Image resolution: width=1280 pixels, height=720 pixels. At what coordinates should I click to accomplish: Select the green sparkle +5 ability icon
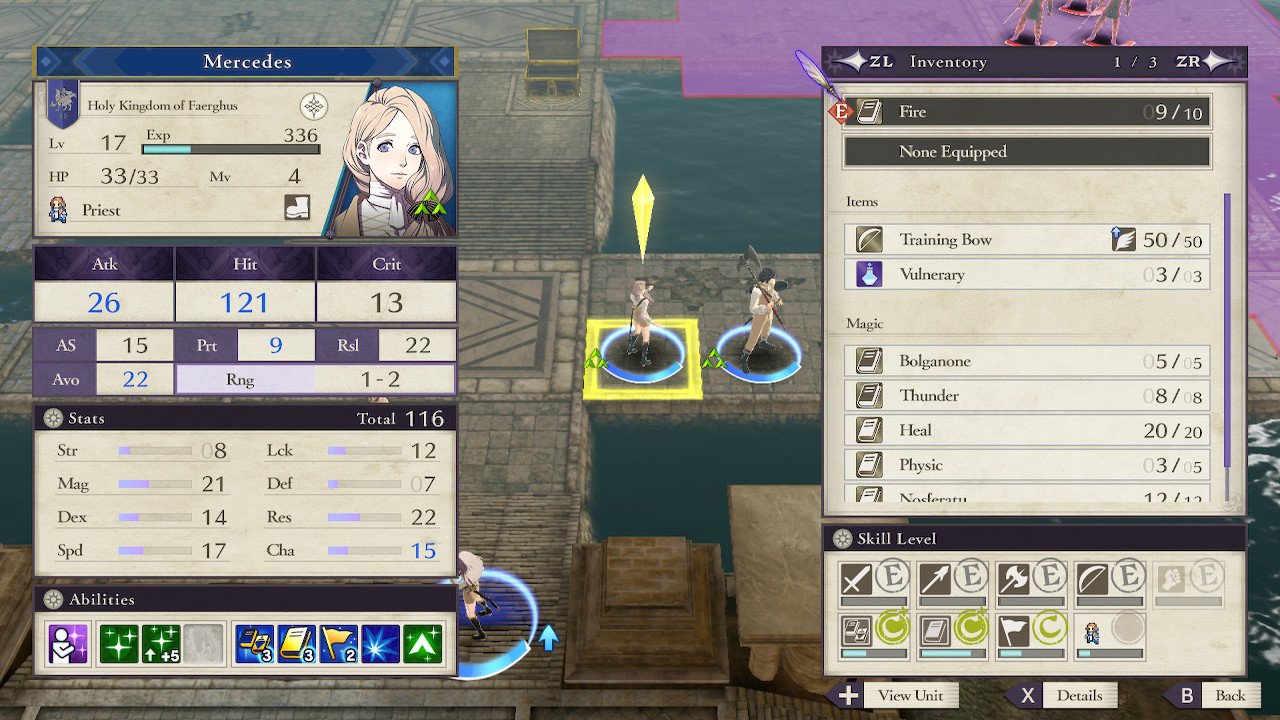coord(162,645)
